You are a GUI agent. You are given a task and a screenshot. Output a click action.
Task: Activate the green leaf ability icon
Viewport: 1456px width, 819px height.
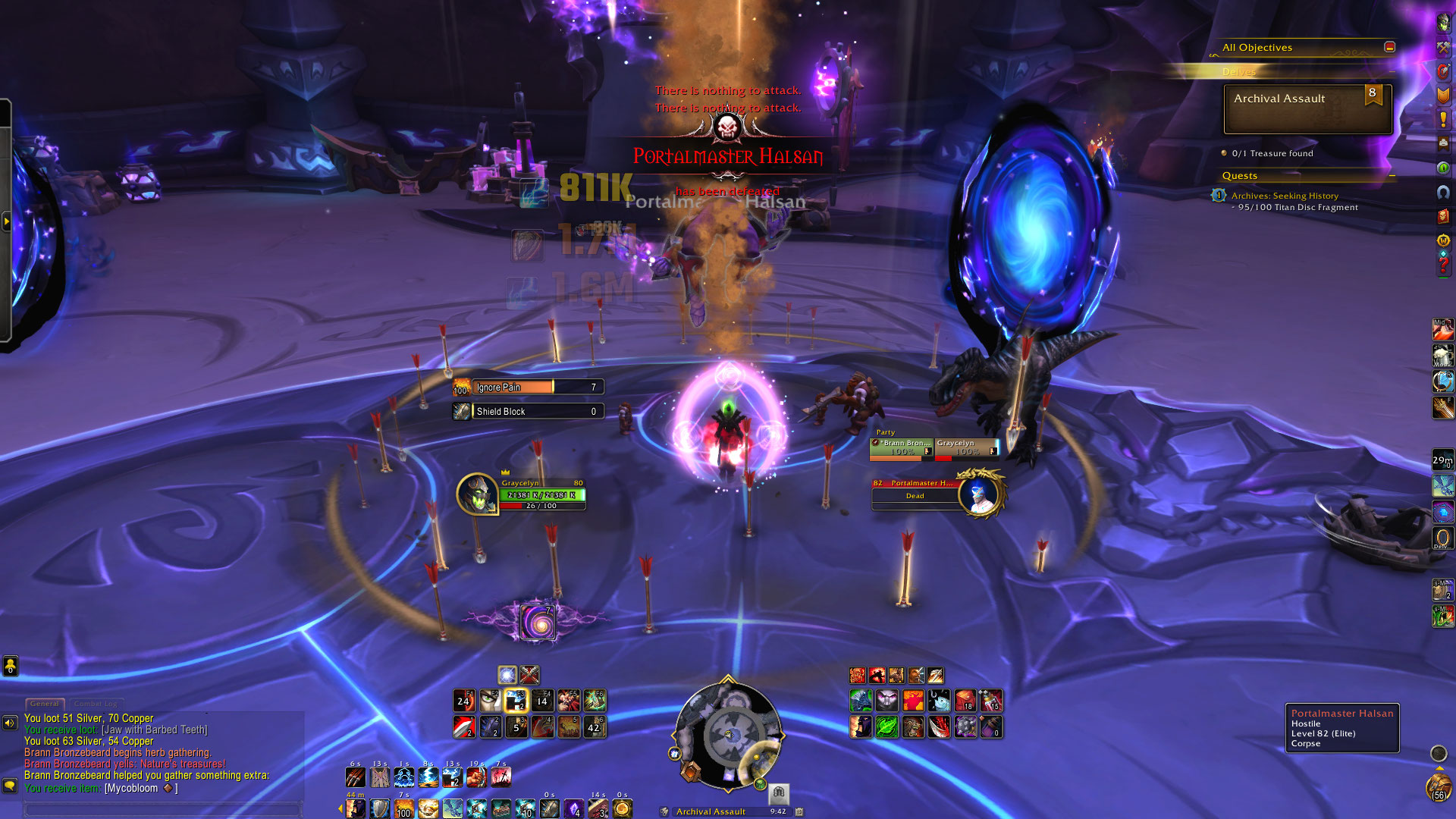pos(886,727)
